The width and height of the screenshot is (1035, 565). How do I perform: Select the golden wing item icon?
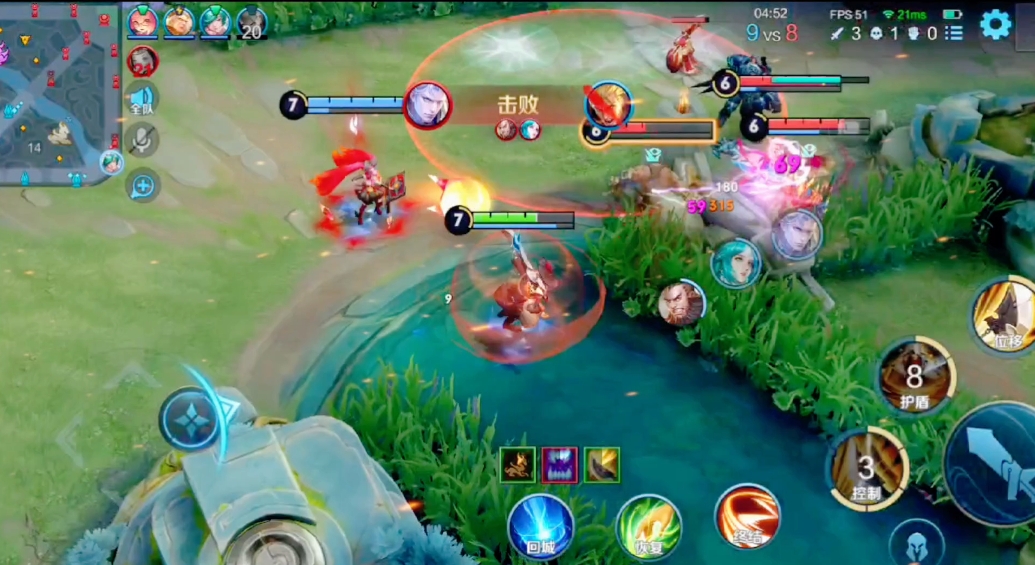(602, 465)
